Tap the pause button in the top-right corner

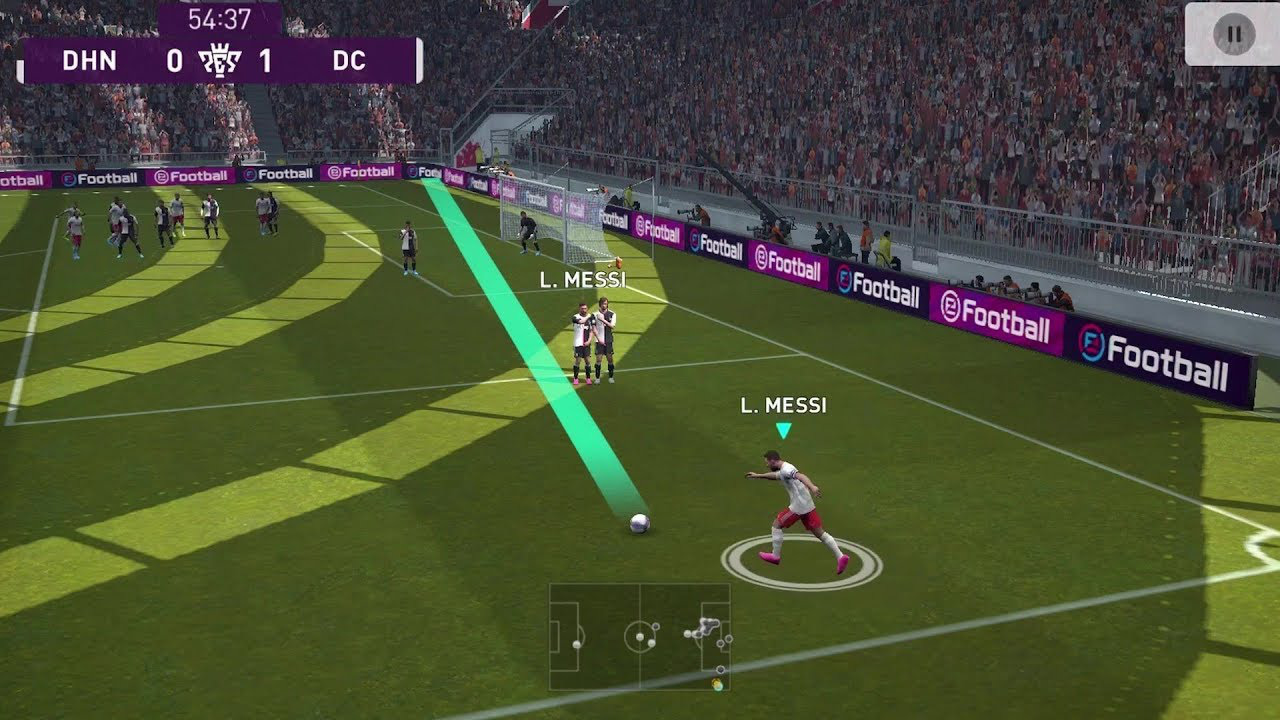1233,33
